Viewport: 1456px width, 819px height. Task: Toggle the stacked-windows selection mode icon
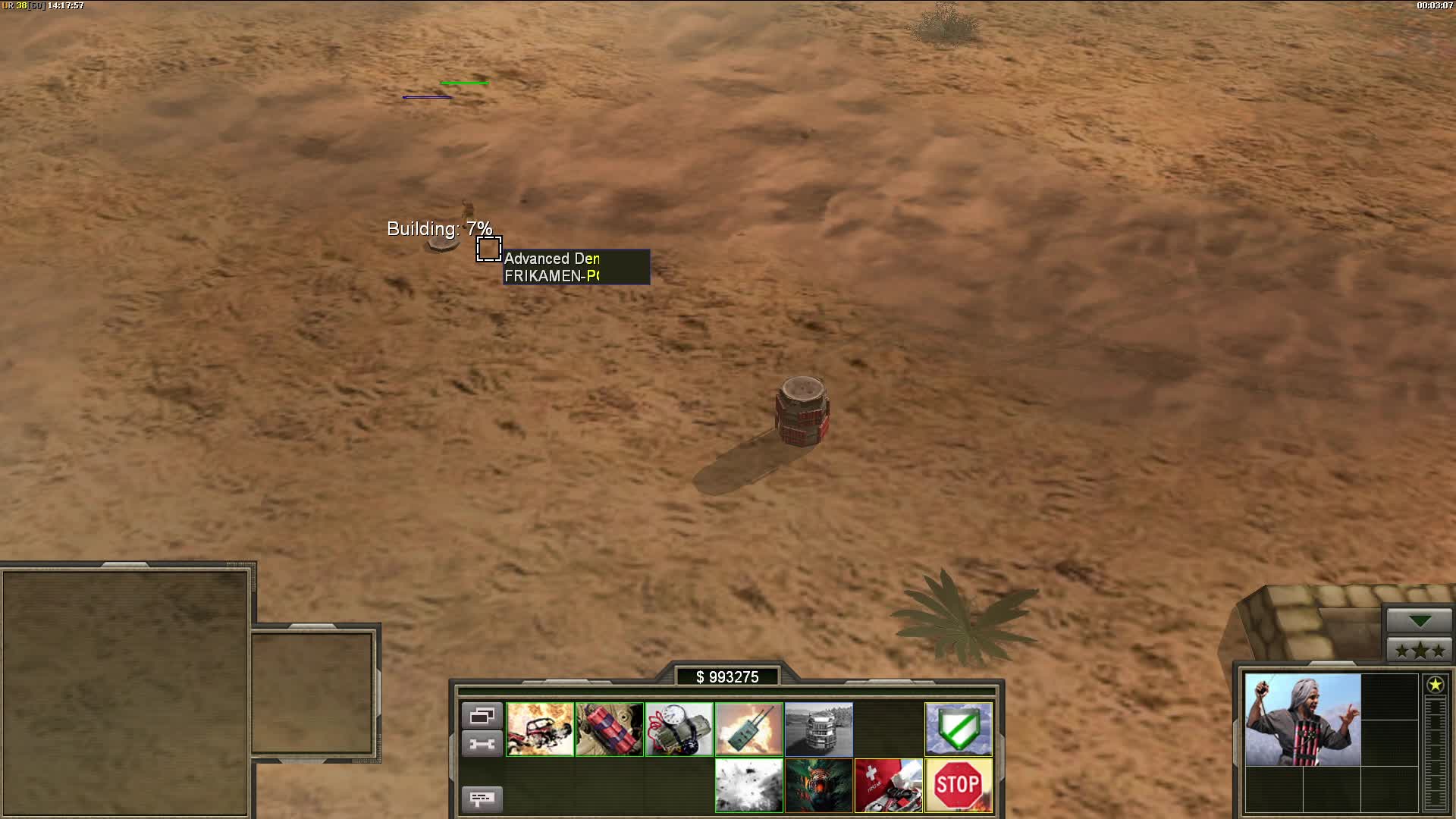pyautogui.click(x=482, y=714)
